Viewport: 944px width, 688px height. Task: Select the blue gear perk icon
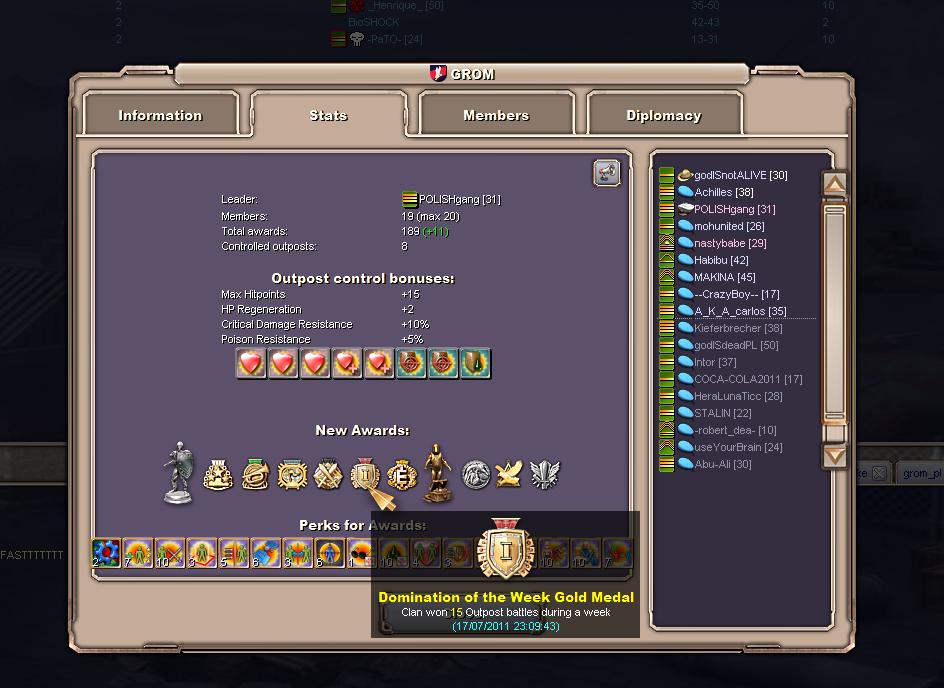pyautogui.click(x=106, y=552)
